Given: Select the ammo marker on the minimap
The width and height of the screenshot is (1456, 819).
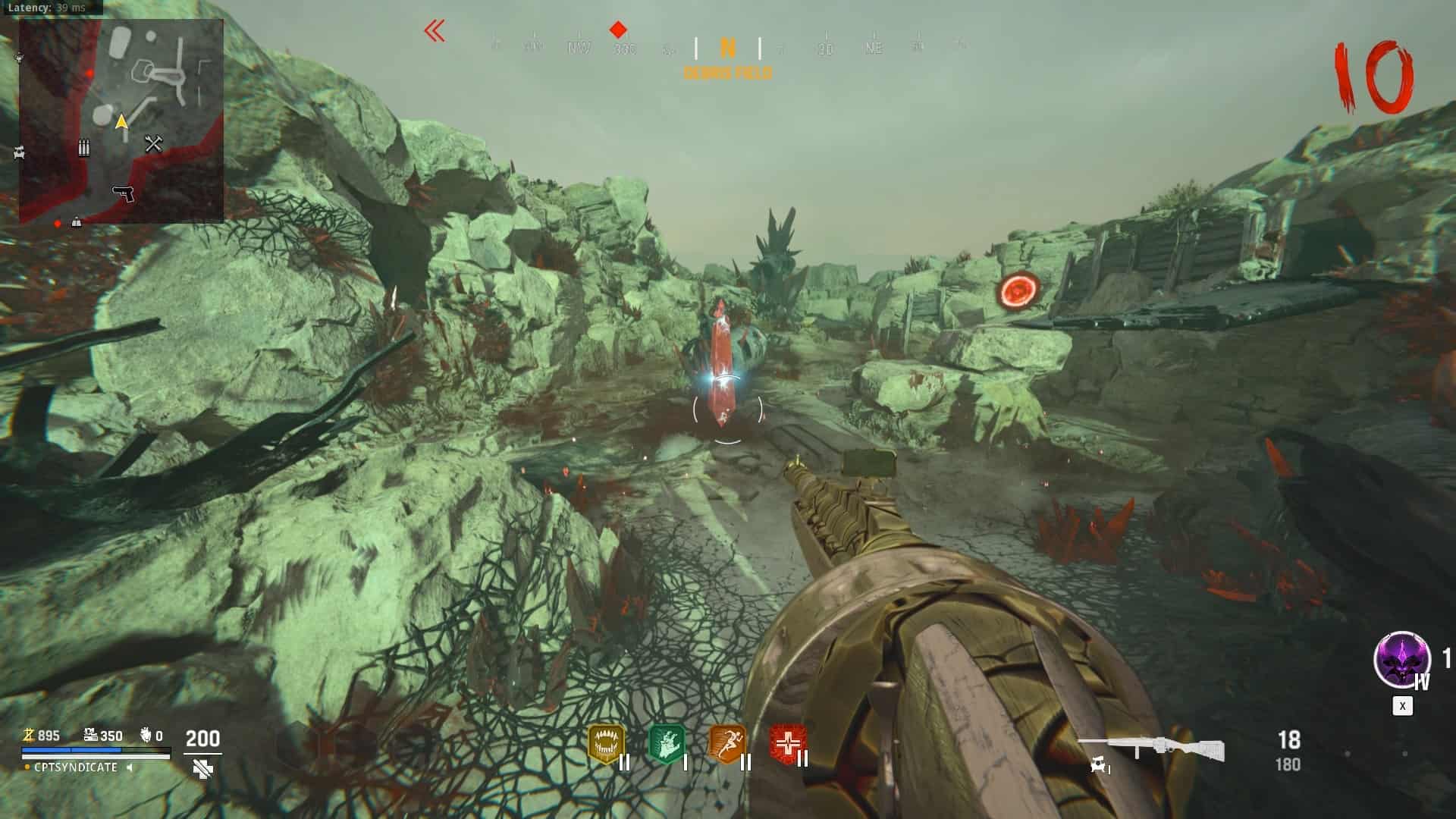Looking at the screenshot, I should pyautogui.click(x=84, y=148).
